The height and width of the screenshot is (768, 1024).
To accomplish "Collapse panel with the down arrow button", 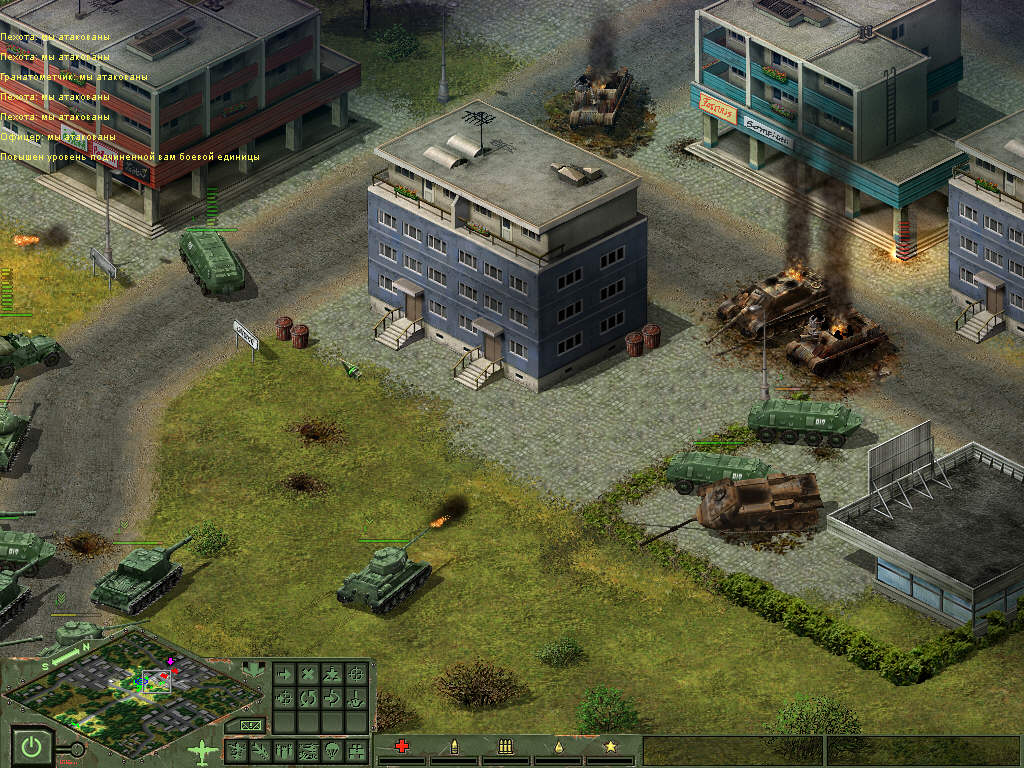I will pos(251,669).
